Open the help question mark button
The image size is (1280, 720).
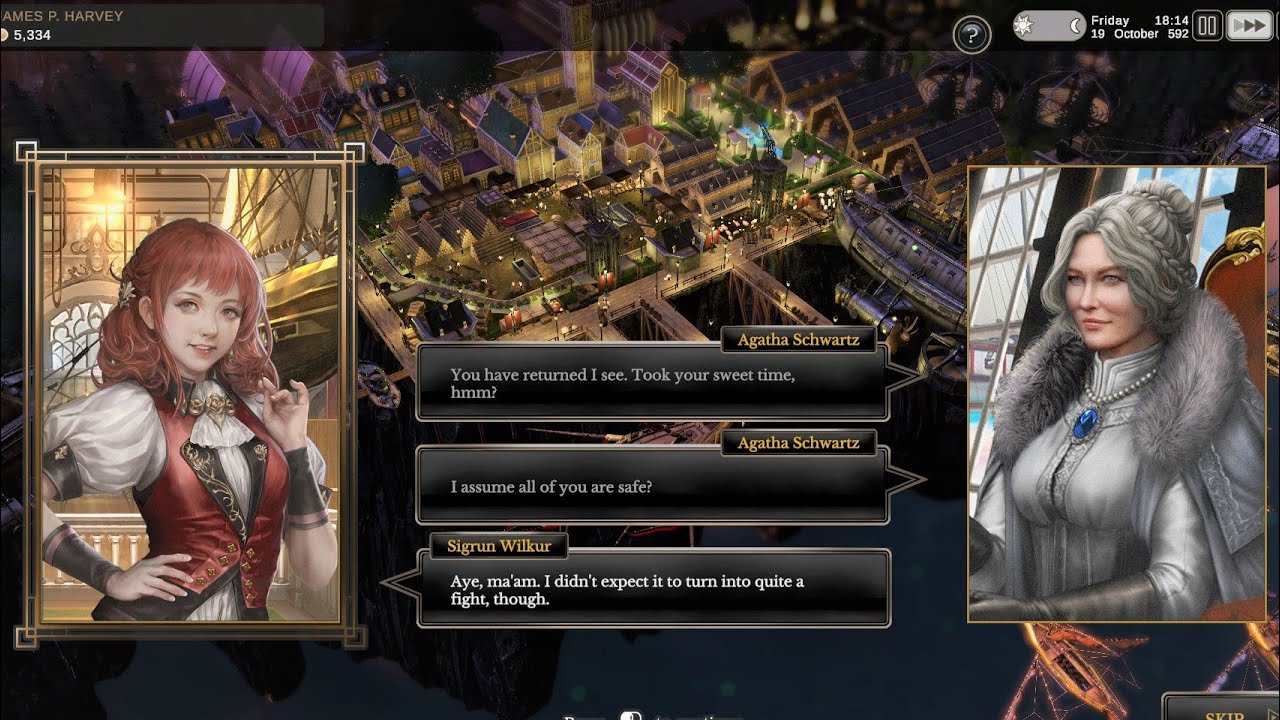971,35
